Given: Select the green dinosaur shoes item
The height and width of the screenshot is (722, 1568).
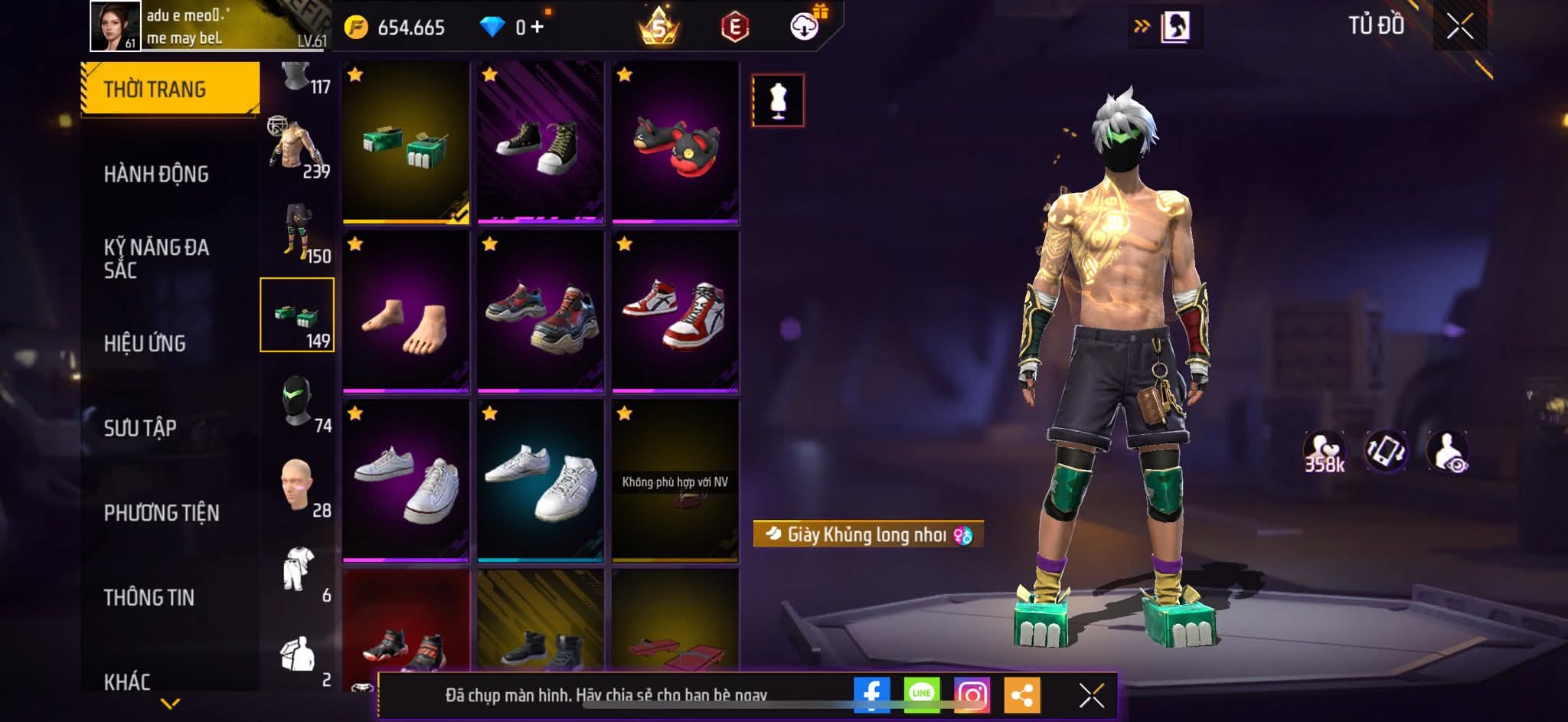Looking at the screenshot, I should click(x=406, y=143).
